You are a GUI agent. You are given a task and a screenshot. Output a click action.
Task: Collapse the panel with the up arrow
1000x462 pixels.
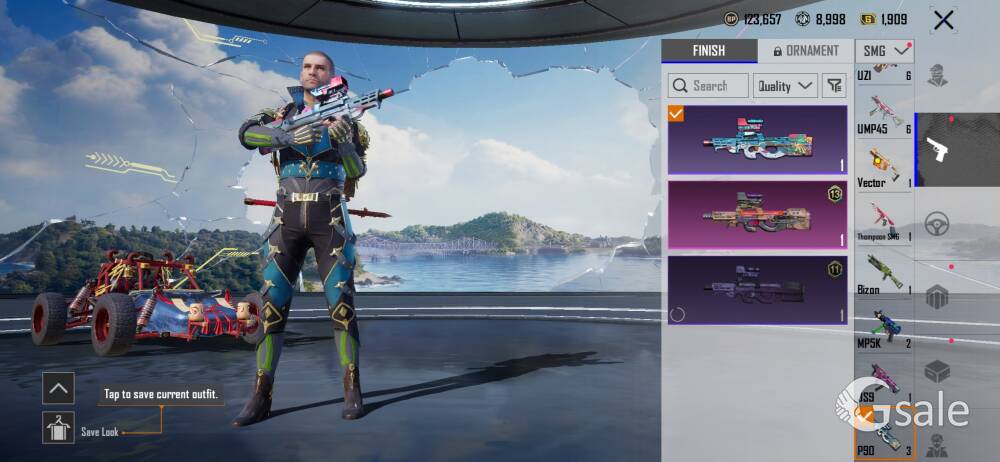pyautogui.click(x=58, y=388)
